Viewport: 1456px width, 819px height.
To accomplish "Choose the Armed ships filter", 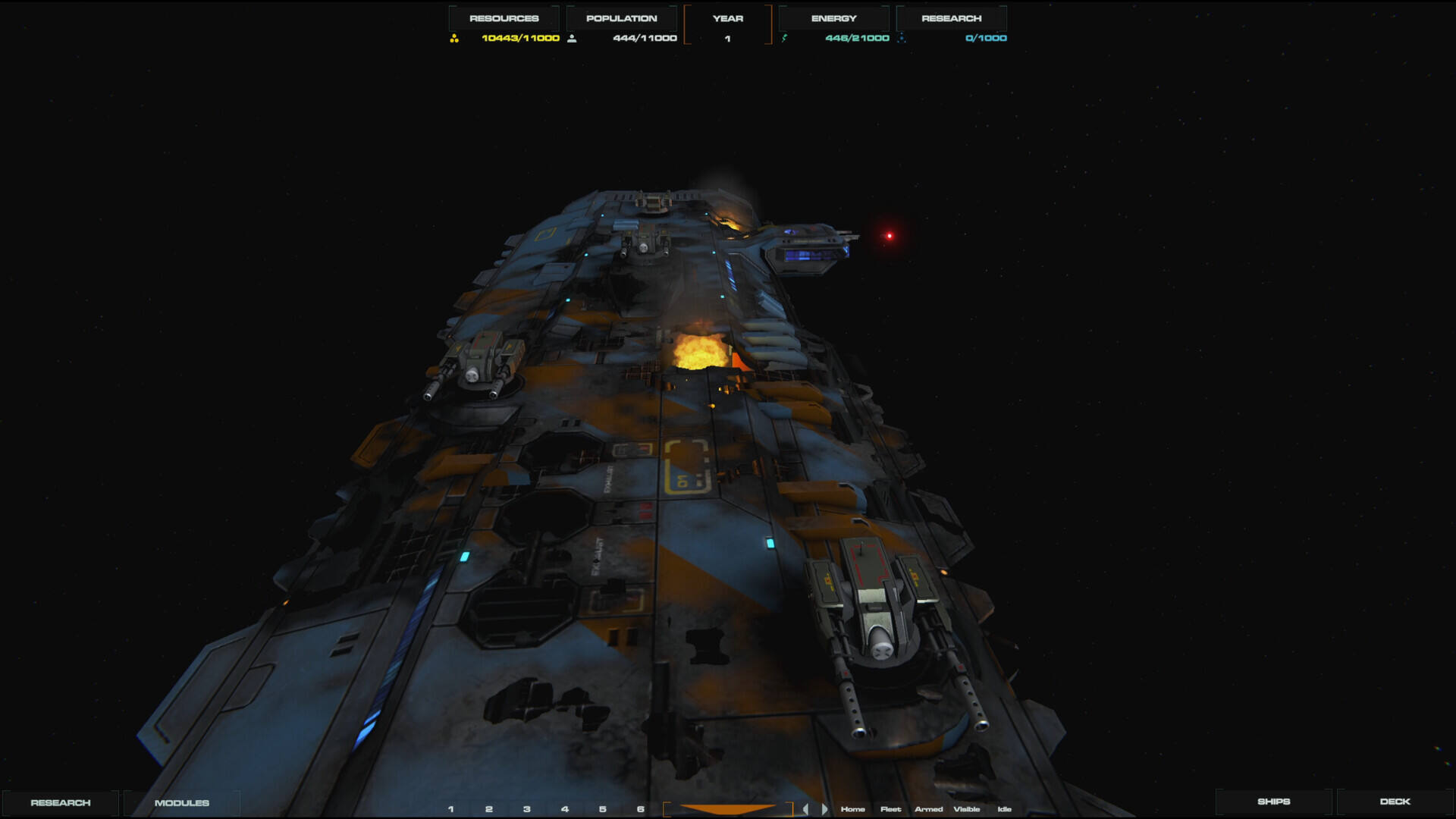I will point(929,809).
